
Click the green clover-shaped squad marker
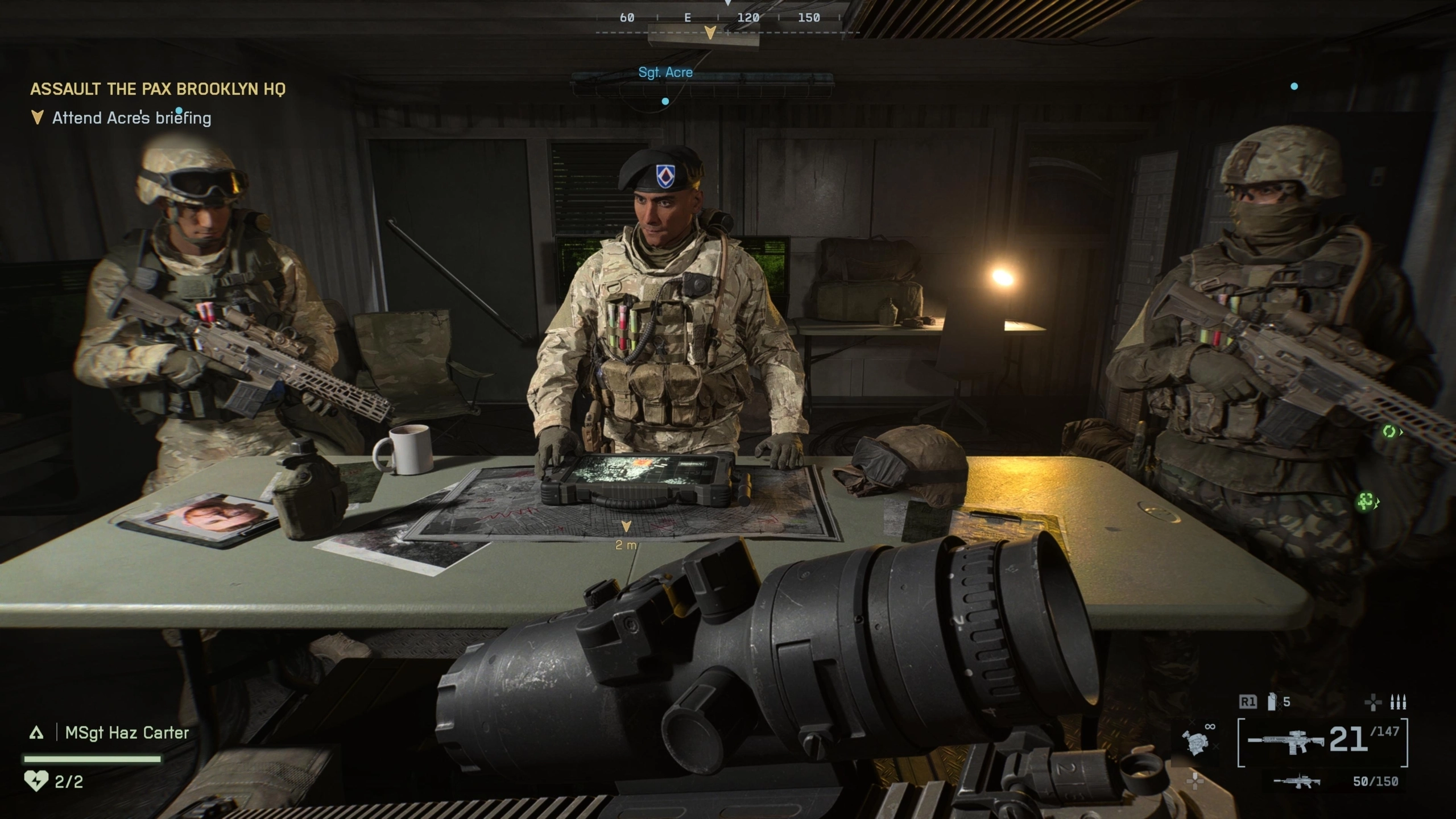(x=1366, y=501)
